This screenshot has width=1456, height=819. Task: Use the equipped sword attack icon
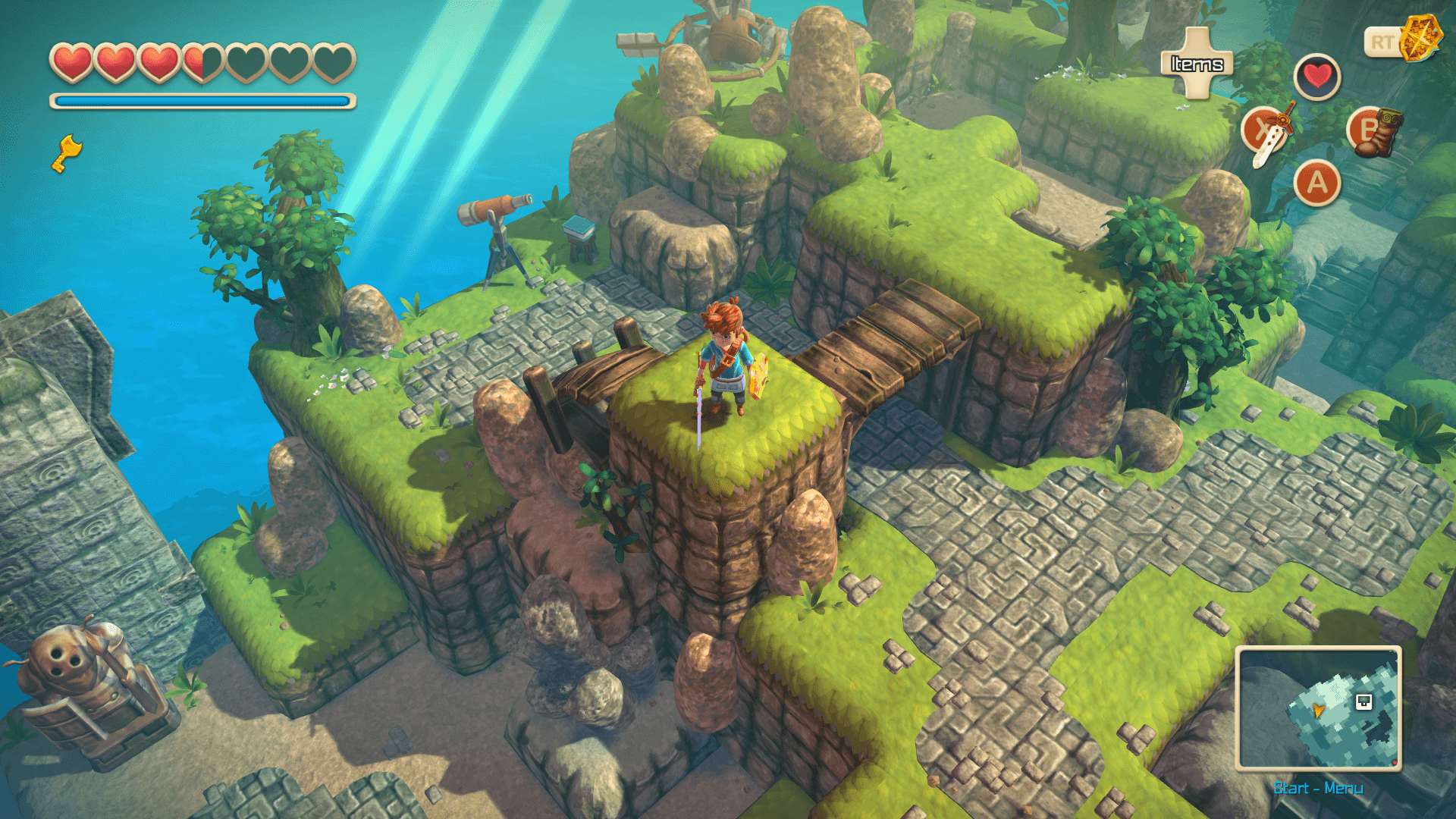coord(1268,132)
